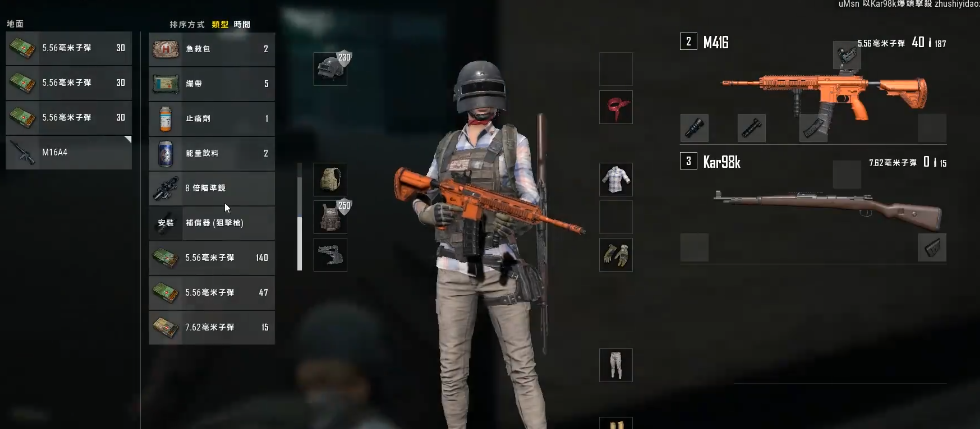Sort inventory by type (類型)
The width and height of the screenshot is (980, 429).
220,23
